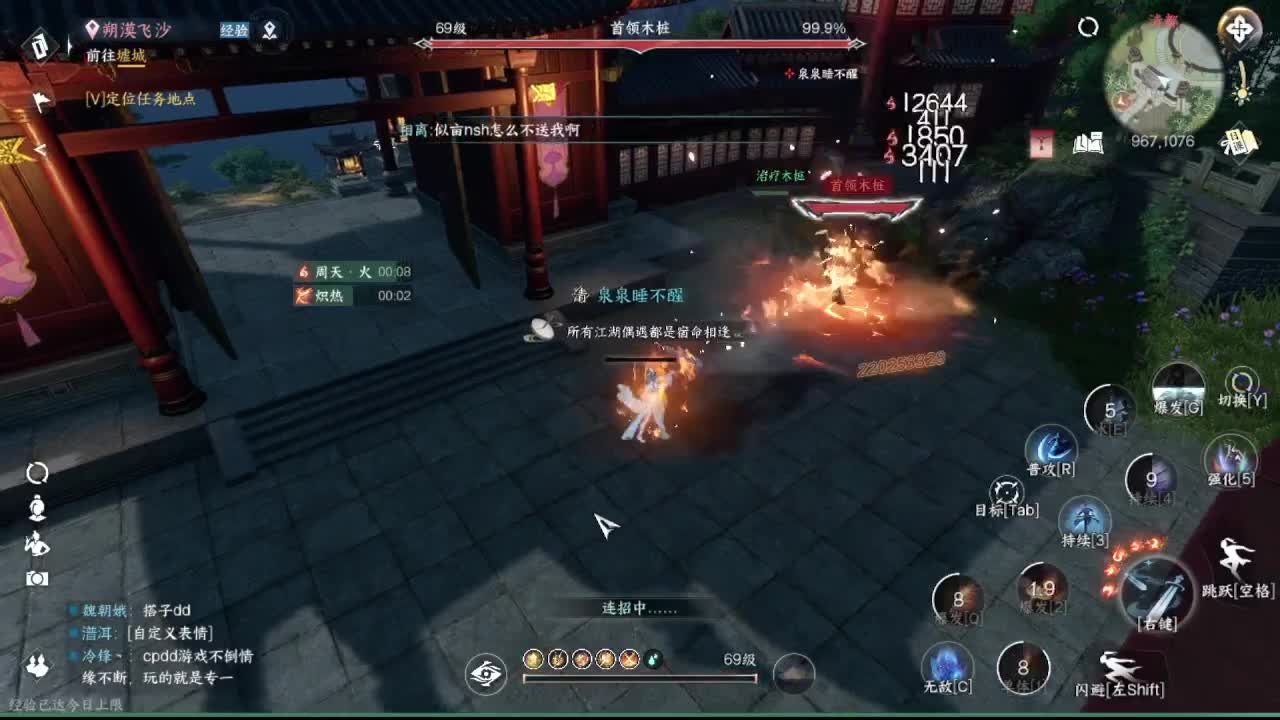
Task: Click the [V]定位任务地点 quest locate link
Action: tap(140, 99)
